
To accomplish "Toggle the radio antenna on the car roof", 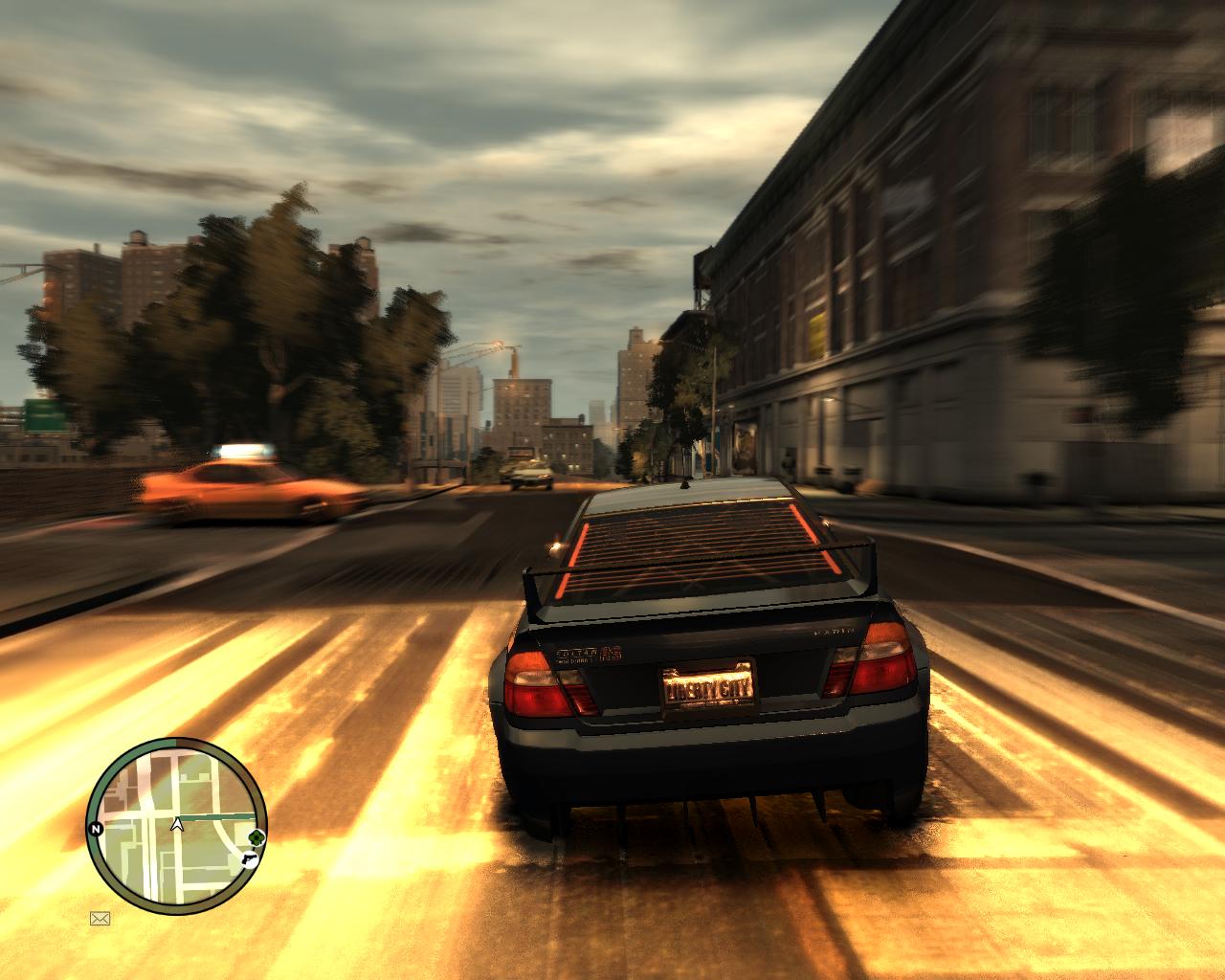I will click(x=685, y=483).
